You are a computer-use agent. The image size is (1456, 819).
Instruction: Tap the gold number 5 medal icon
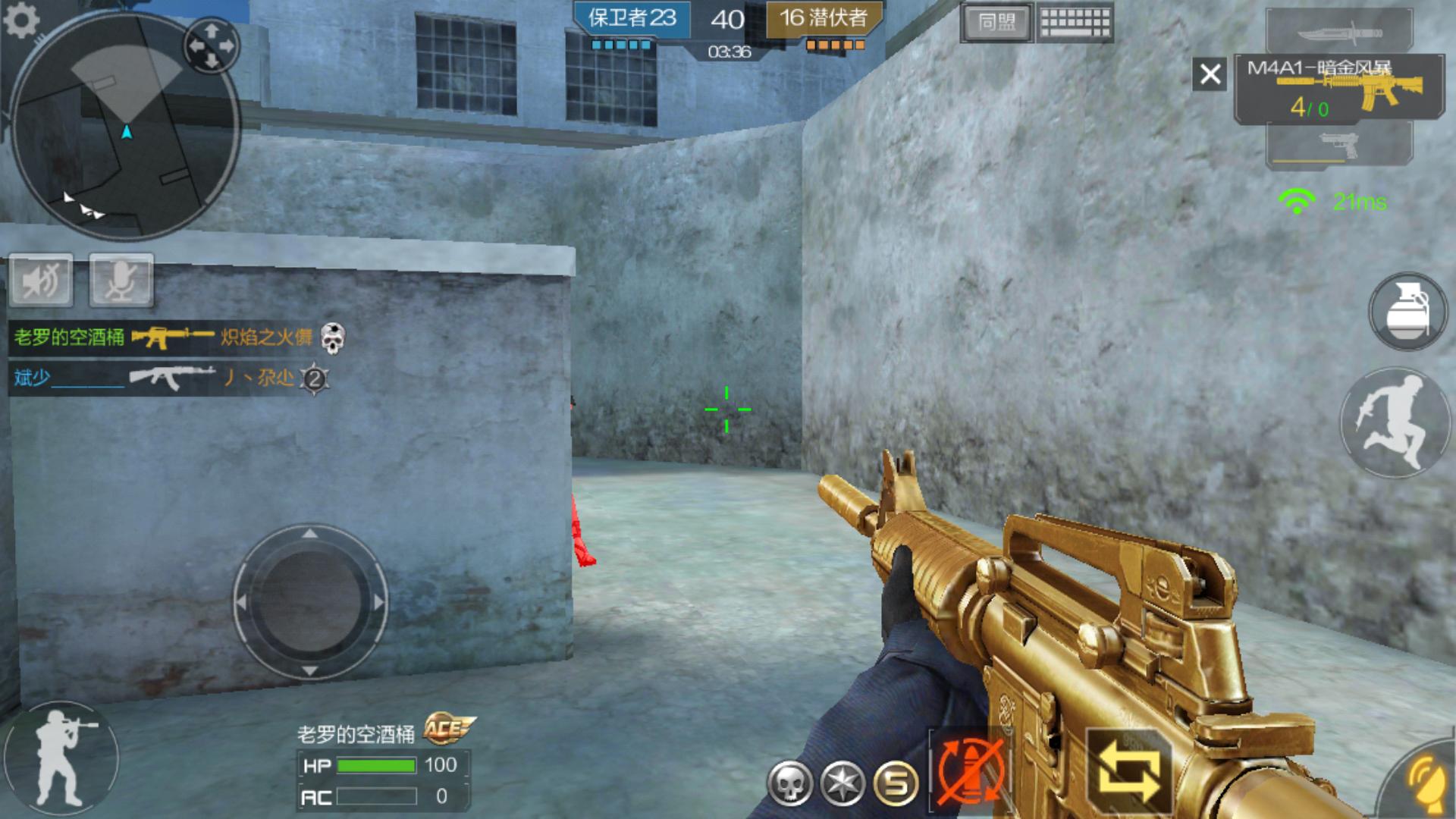coord(896,783)
